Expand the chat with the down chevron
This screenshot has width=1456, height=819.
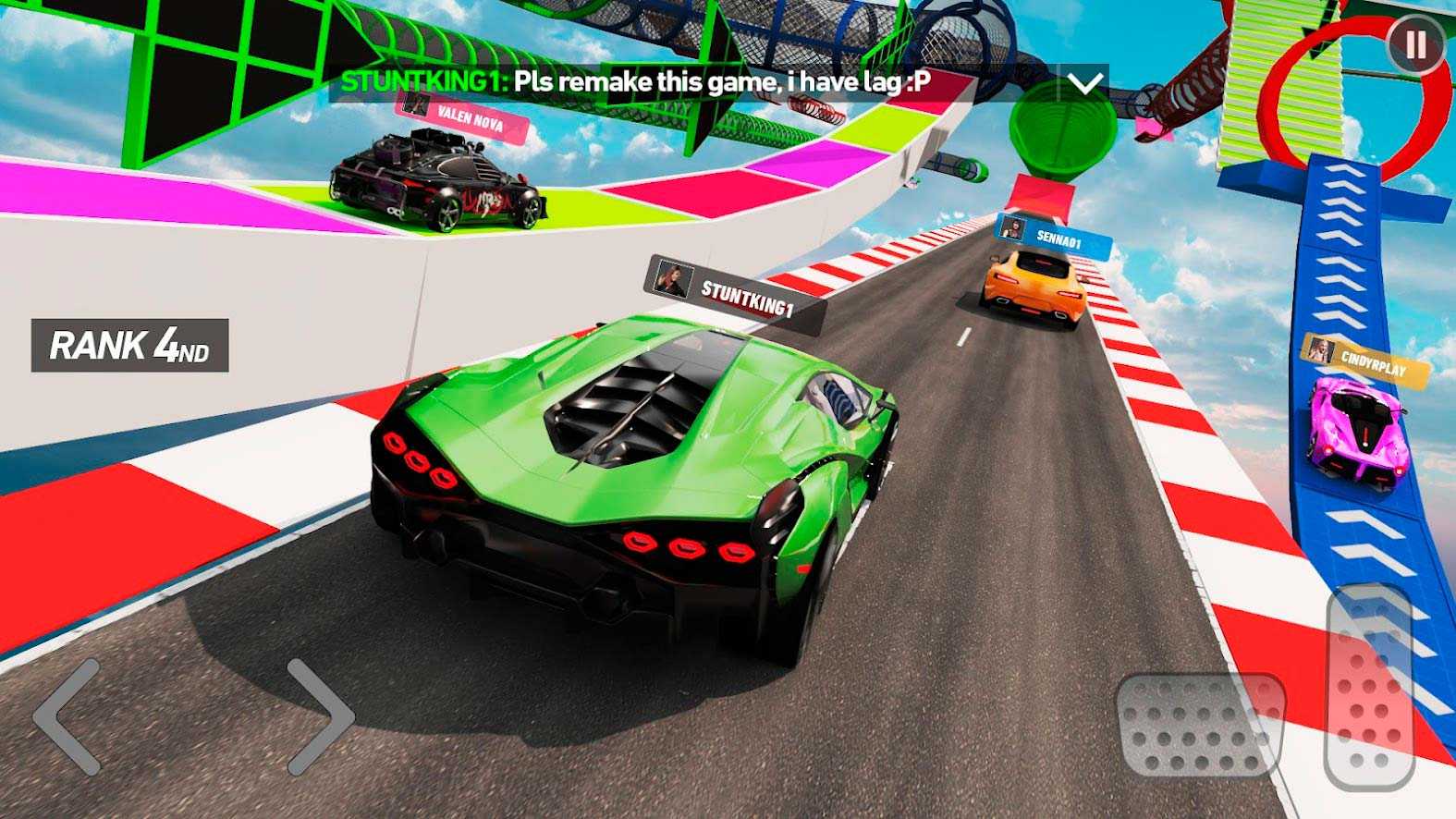pyautogui.click(x=1083, y=83)
